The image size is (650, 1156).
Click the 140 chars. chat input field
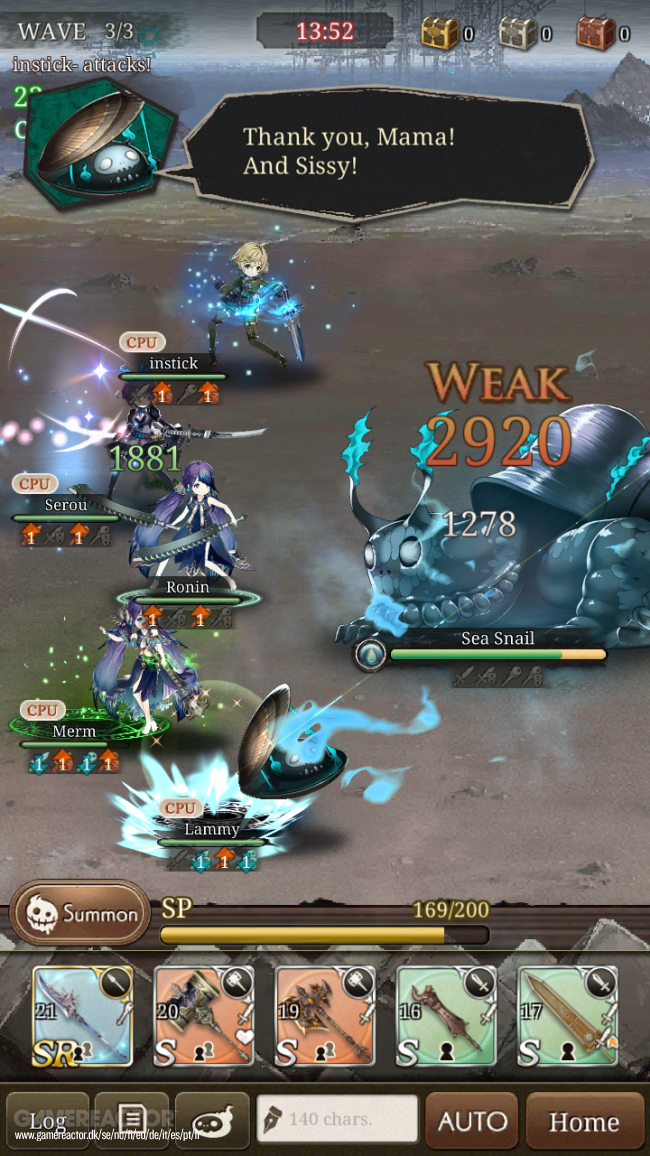pos(337,1119)
